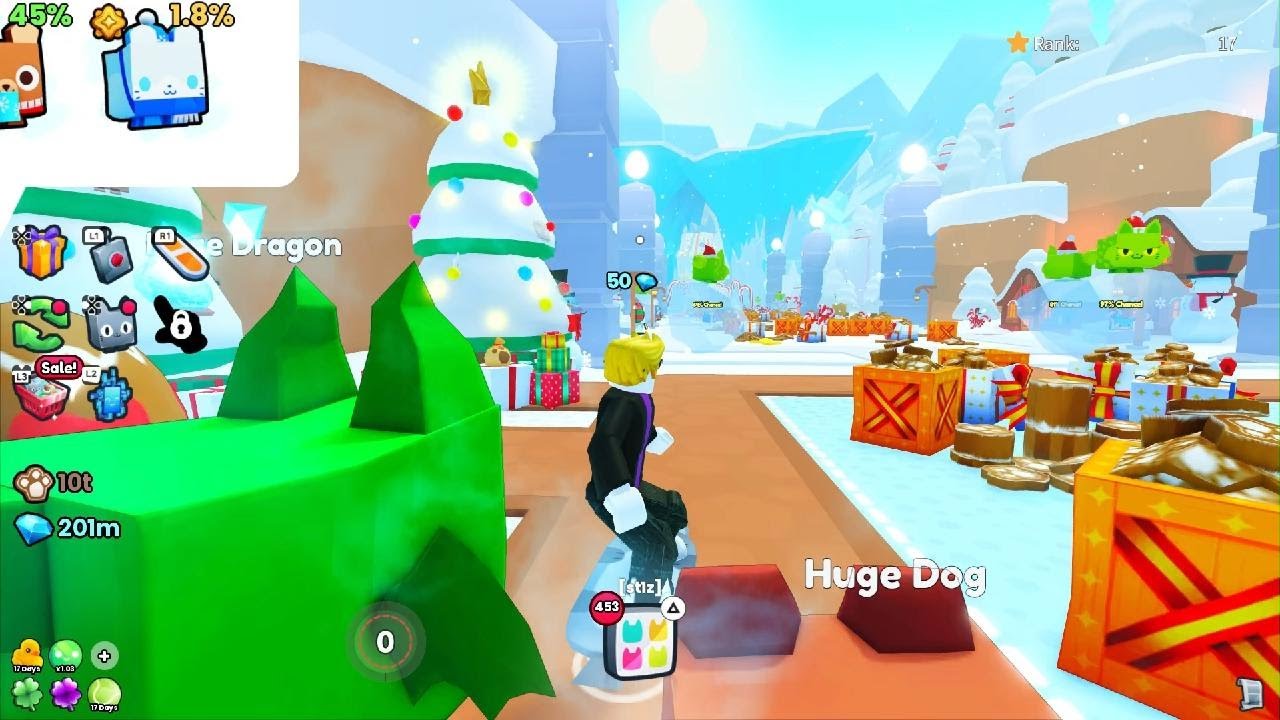
Task: Select the purple clover boost
Action: [65, 693]
